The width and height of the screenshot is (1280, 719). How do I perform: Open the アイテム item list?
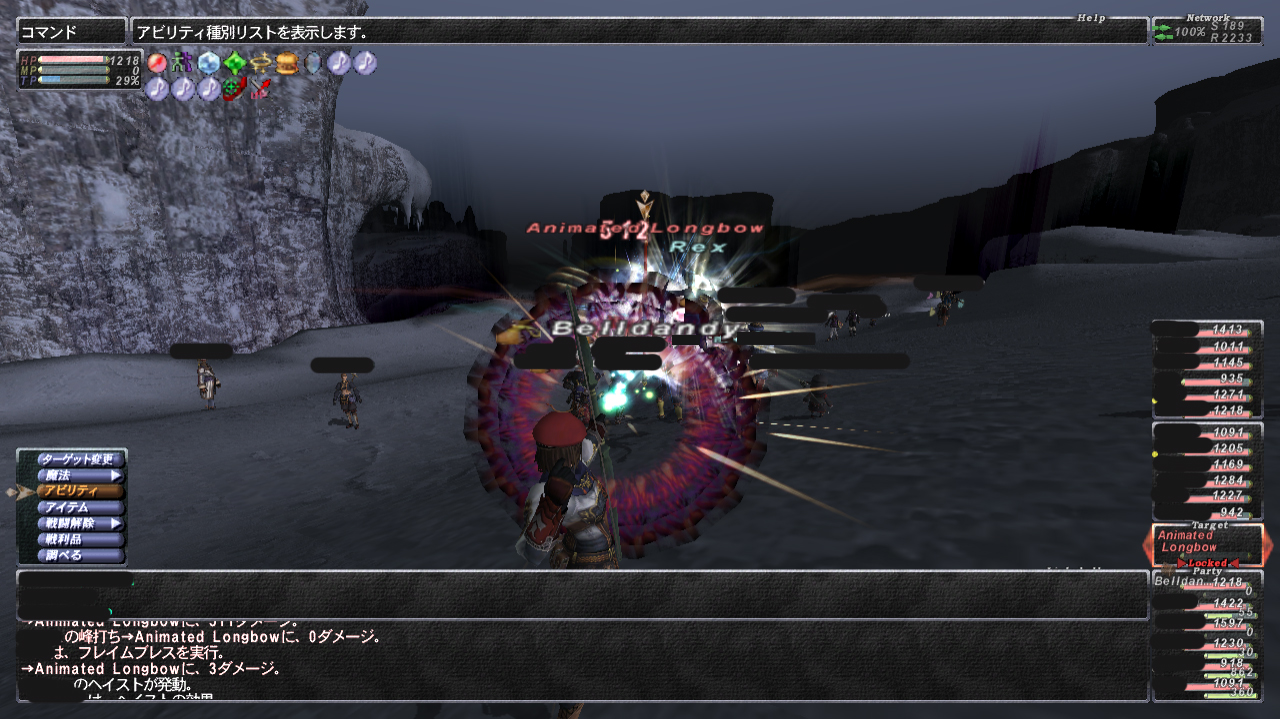point(79,507)
